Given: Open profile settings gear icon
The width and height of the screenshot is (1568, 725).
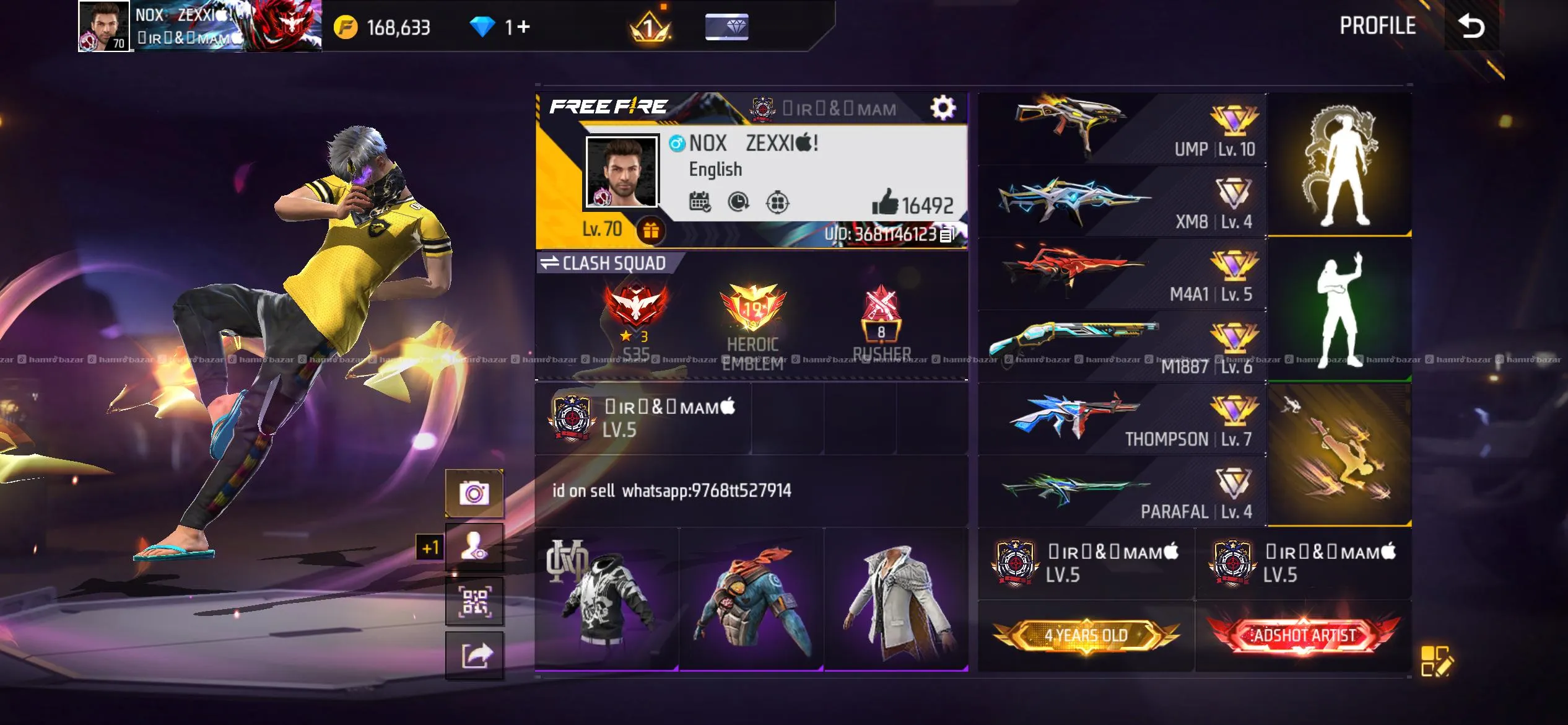Looking at the screenshot, I should pyautogui.click(x=943, y=108).
